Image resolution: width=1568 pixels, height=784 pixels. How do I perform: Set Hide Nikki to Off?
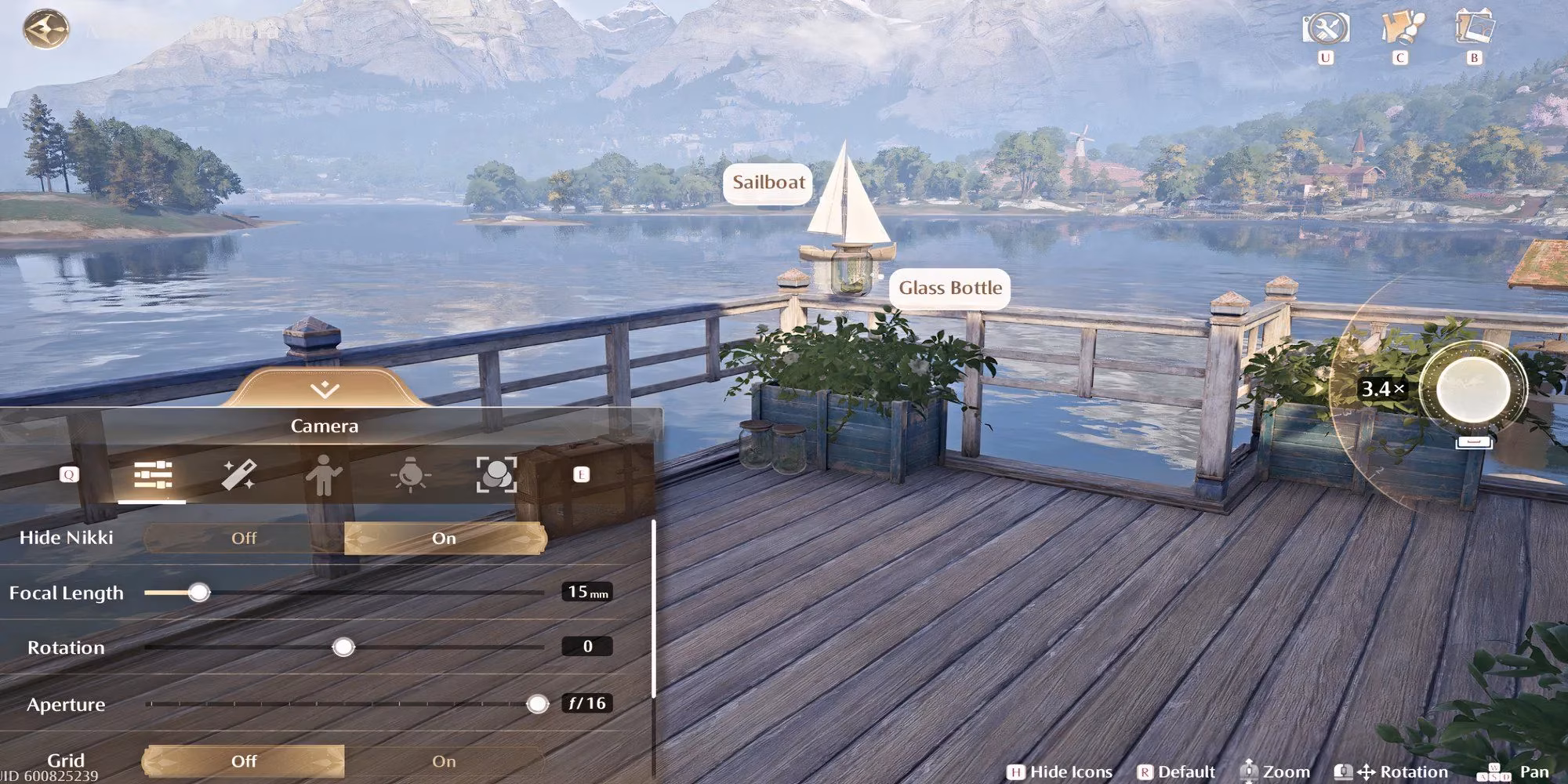click(244, 538)
